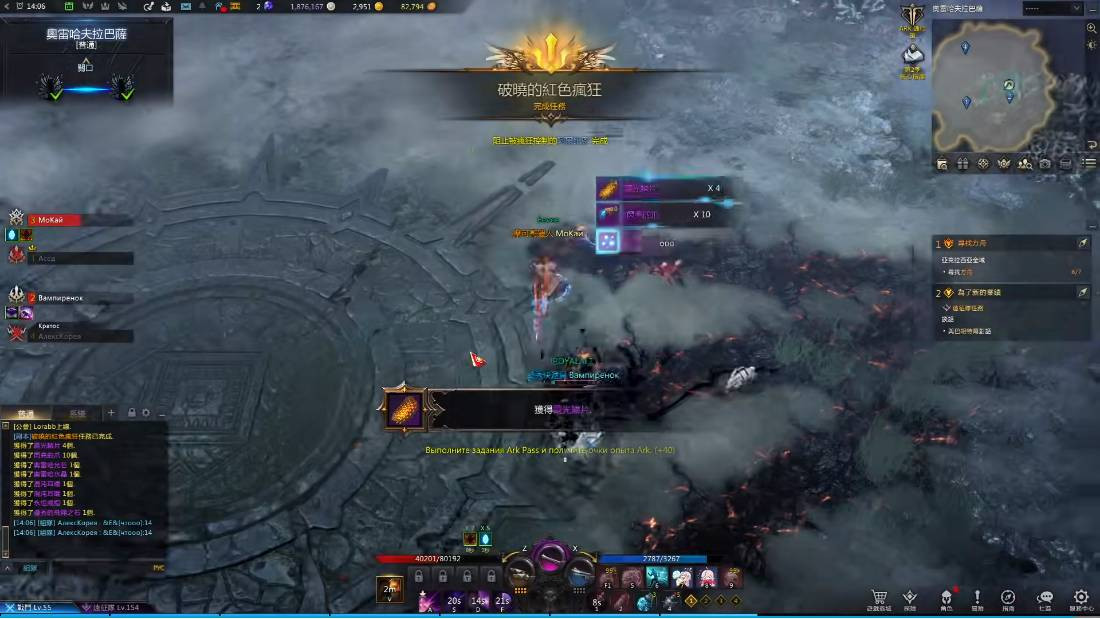Toggle the first quest tracker pin

[x=1082, y=243]
